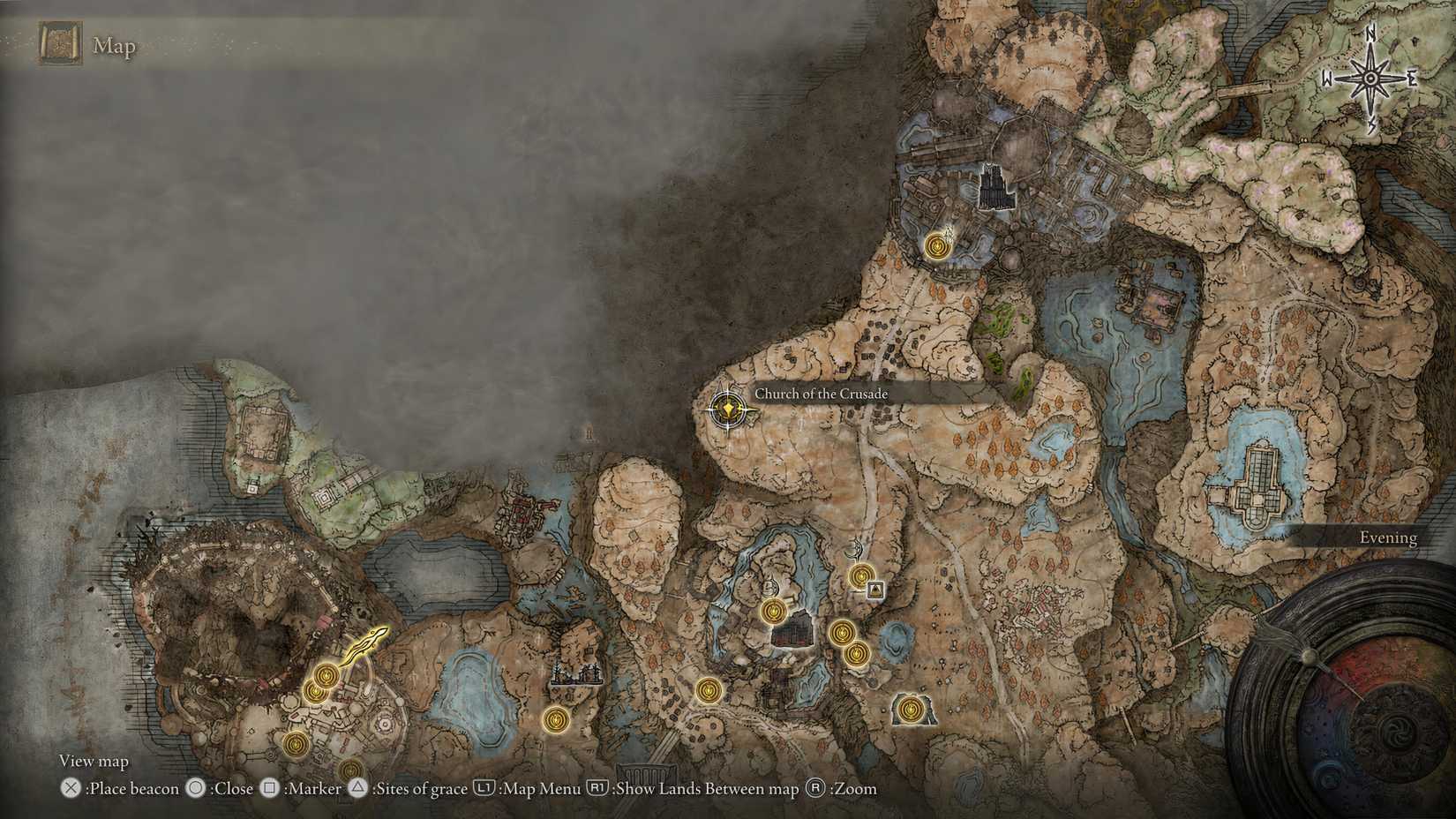Select the topmost site of grace below the fortress city
This screenshot has height=819, width=1456.
pyautogui.click(x=937, y=244)
